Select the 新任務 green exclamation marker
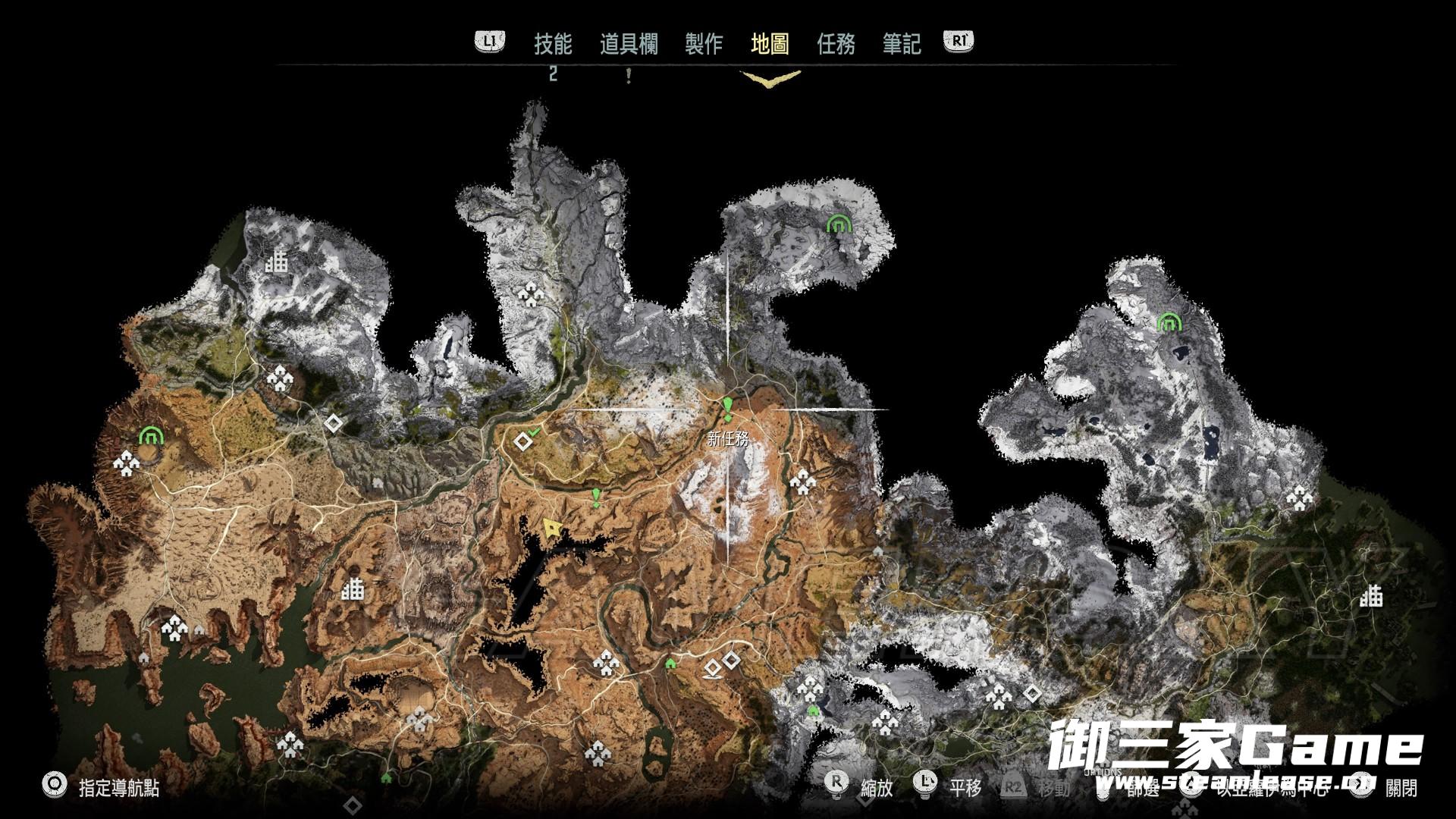The height and width of the screenshot is (819, 1456). [x=728, y=408]
